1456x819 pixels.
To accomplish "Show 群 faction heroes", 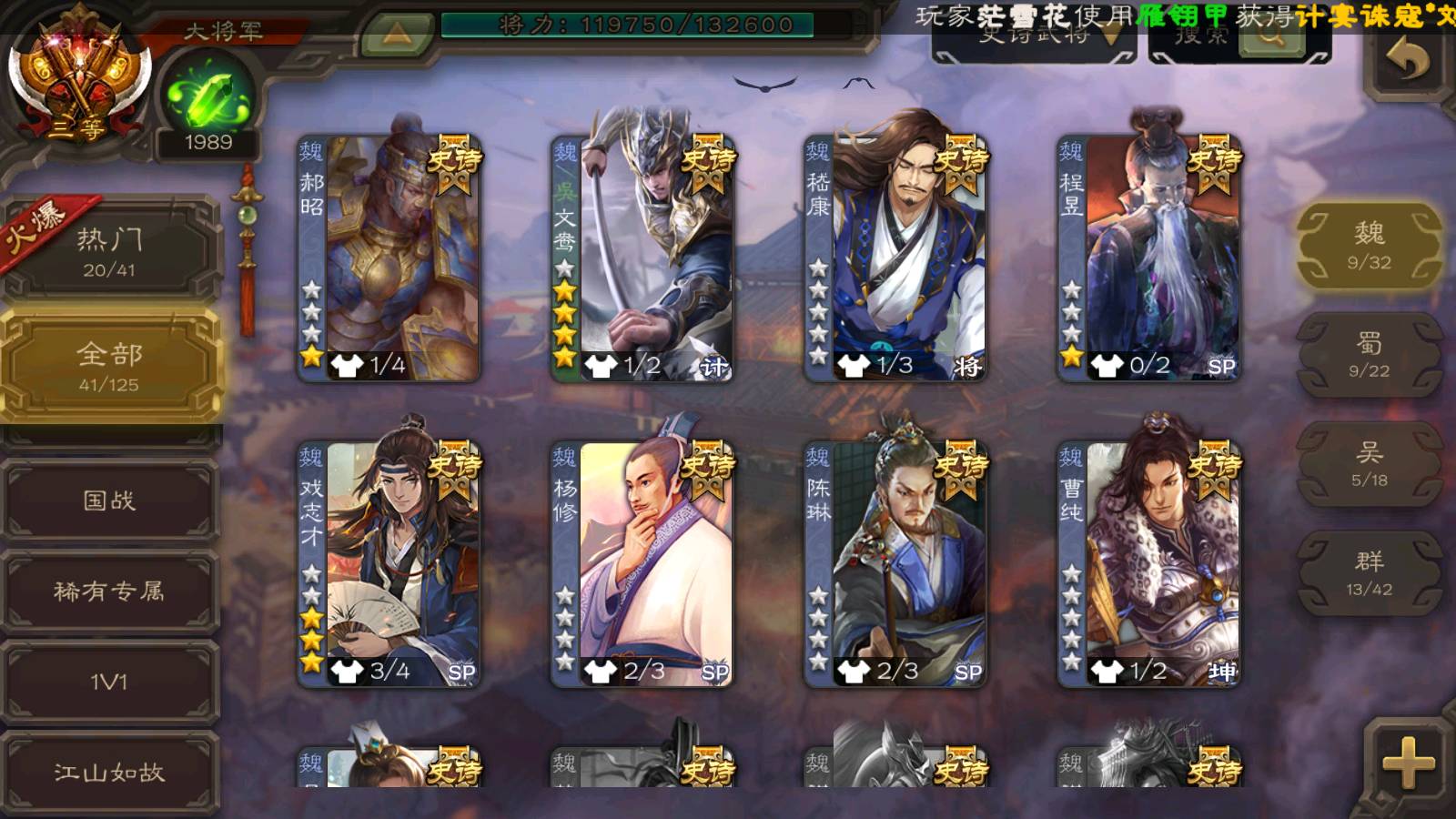I will click(x=1369, y=573).
